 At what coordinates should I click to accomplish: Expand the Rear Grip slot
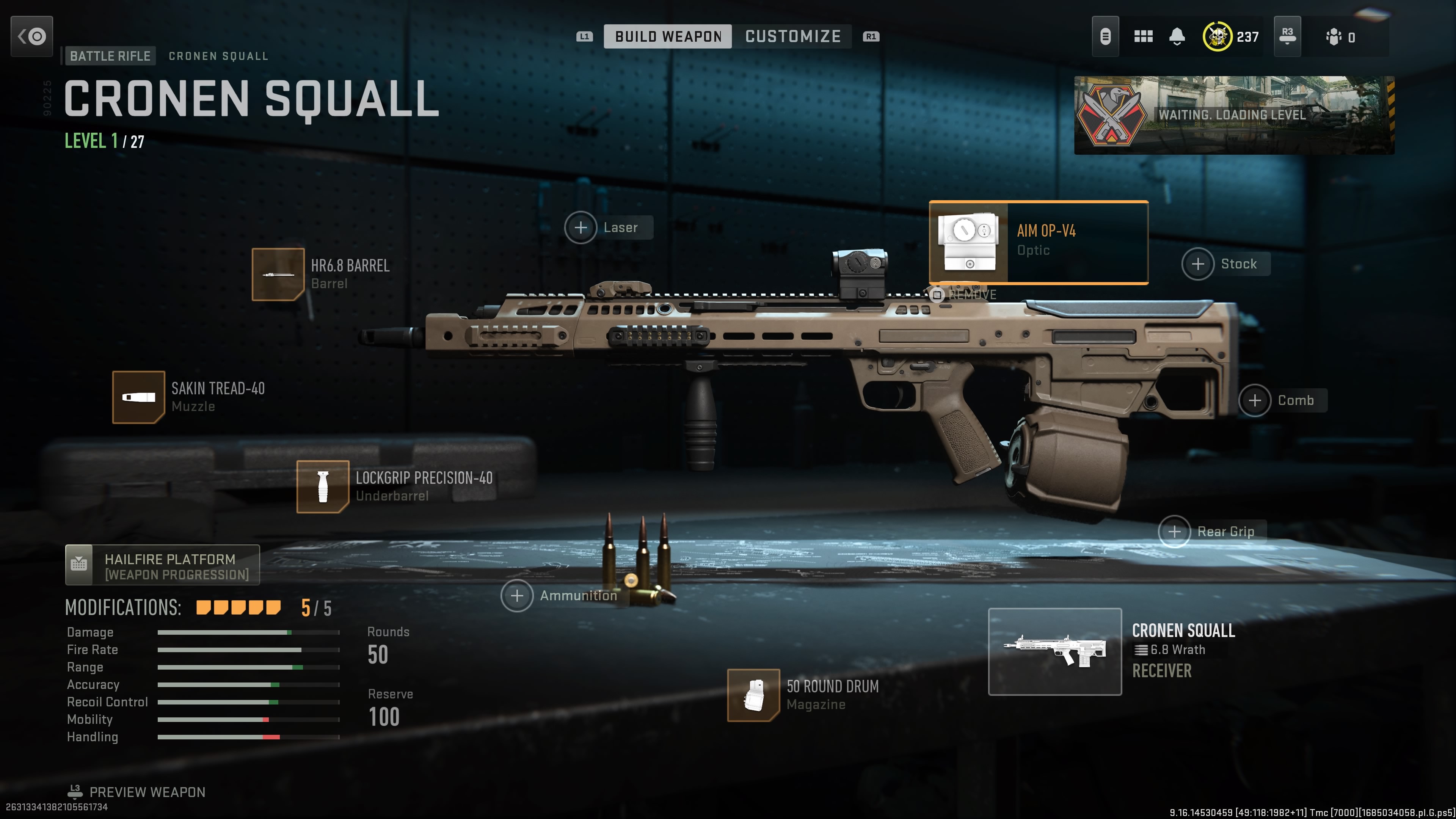(1175, 531)
